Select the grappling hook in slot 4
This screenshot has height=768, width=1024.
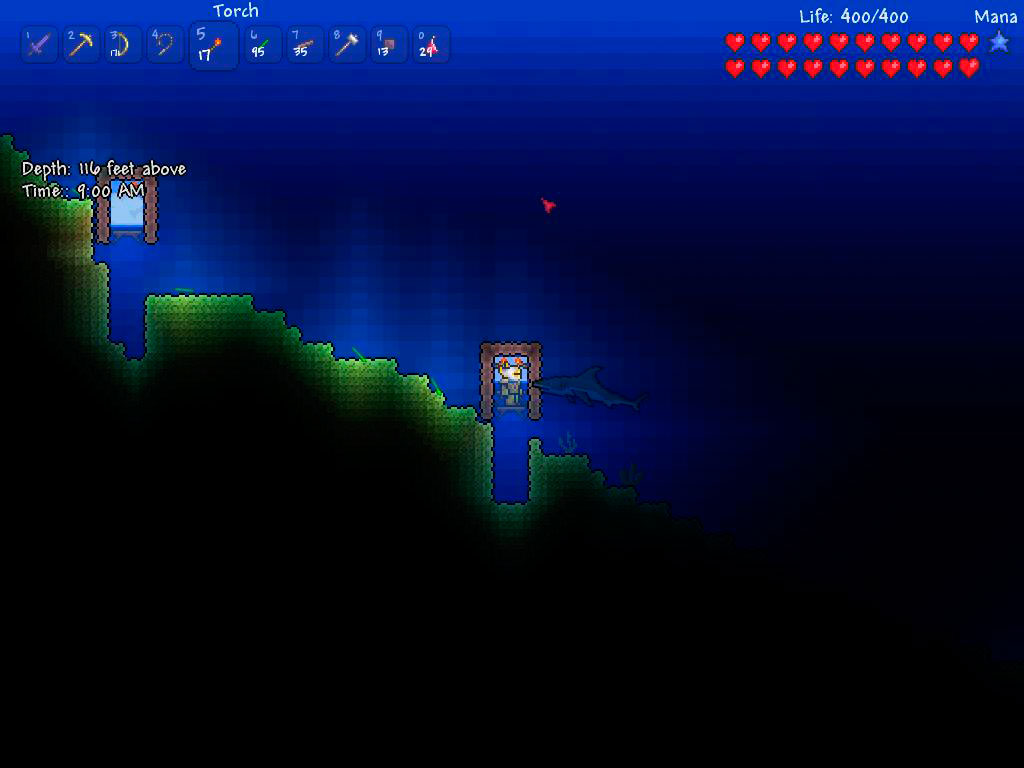[164, 45]
